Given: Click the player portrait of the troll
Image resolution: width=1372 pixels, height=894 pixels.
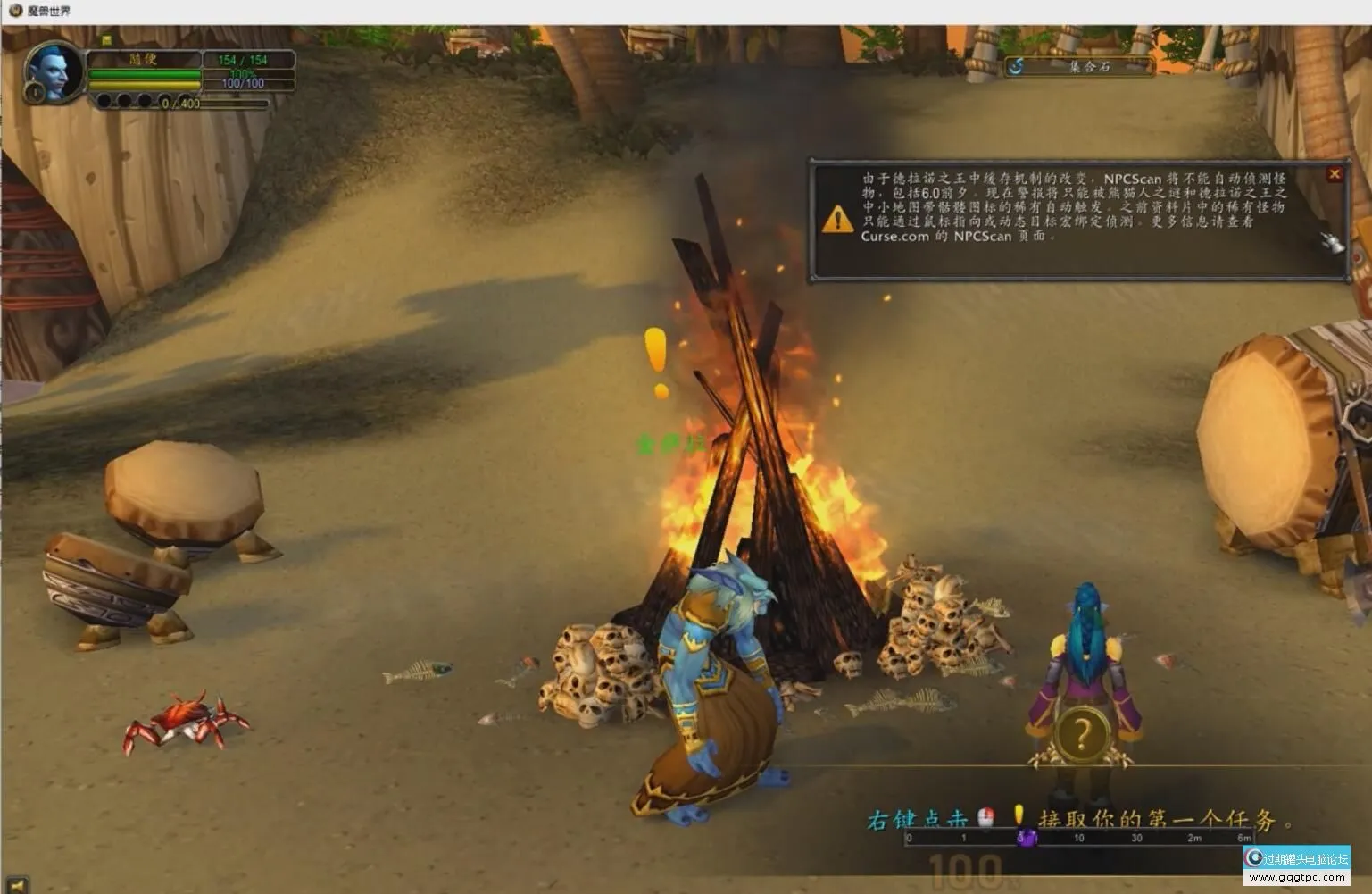Looking at the screenshot, I should point(51,70).
